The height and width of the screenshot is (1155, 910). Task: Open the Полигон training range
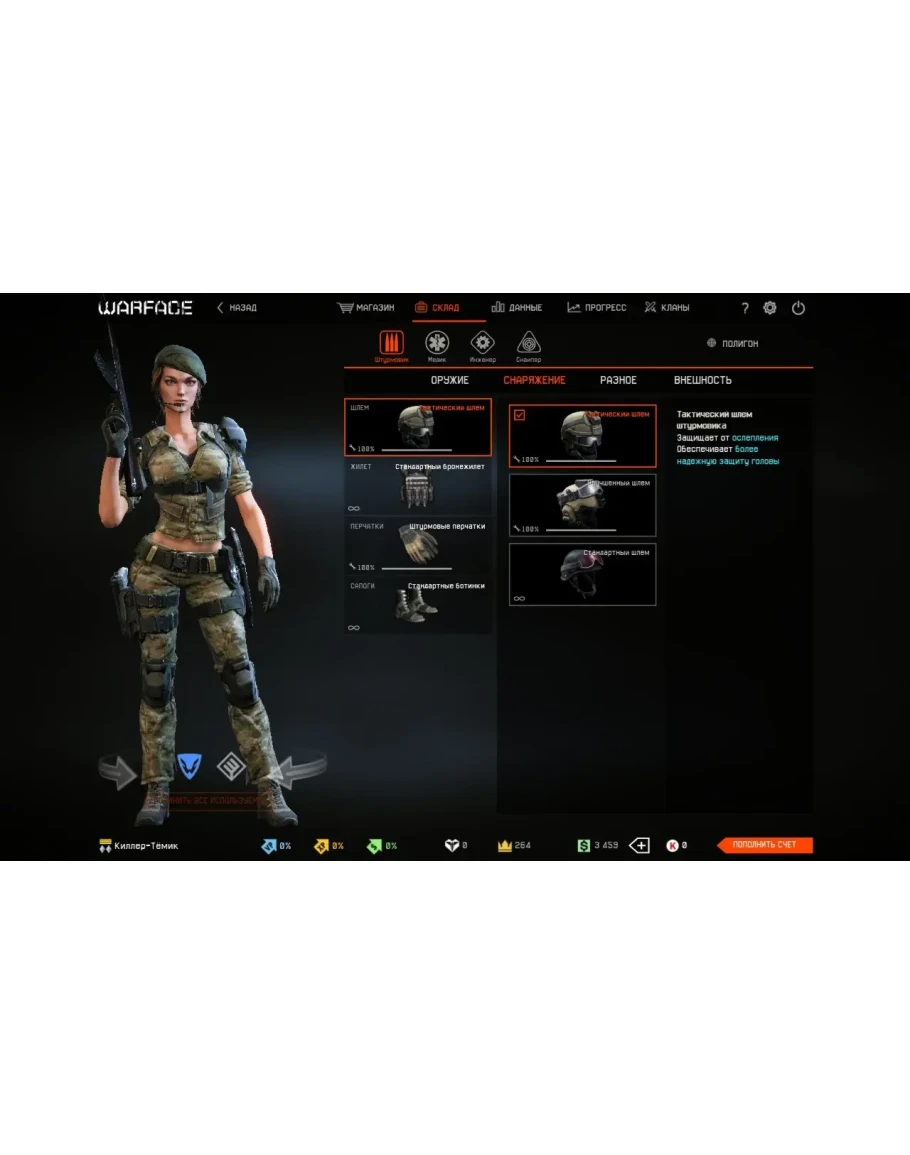tap(733, 344)
